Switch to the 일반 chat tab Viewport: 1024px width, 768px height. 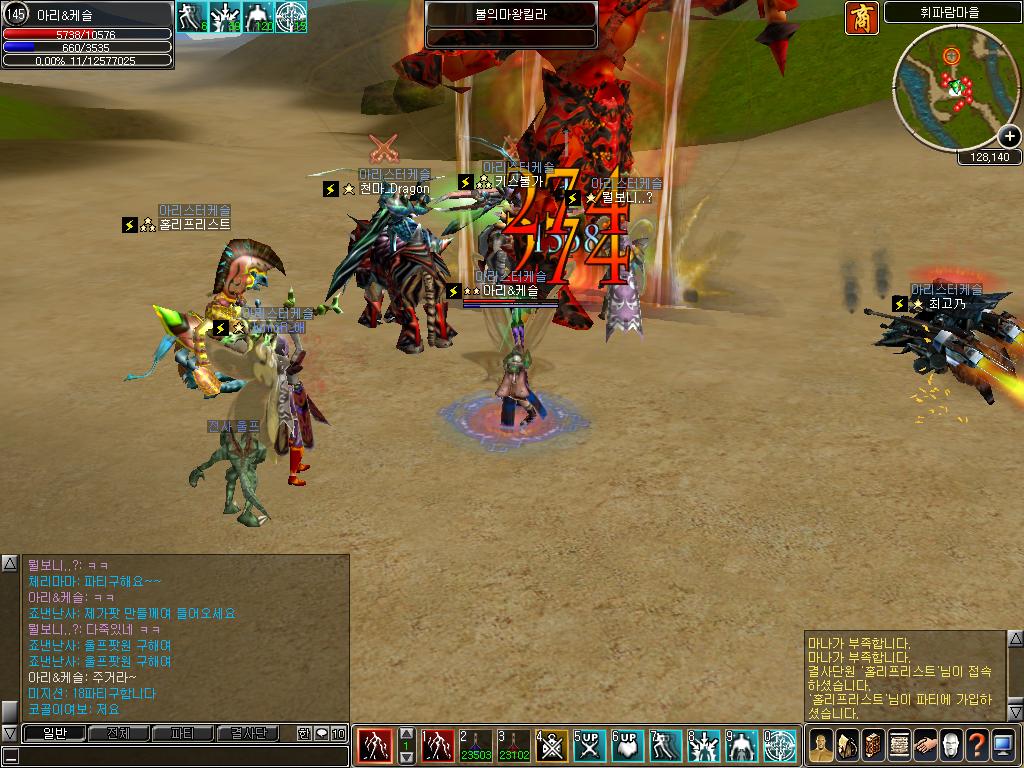(53, 733)
